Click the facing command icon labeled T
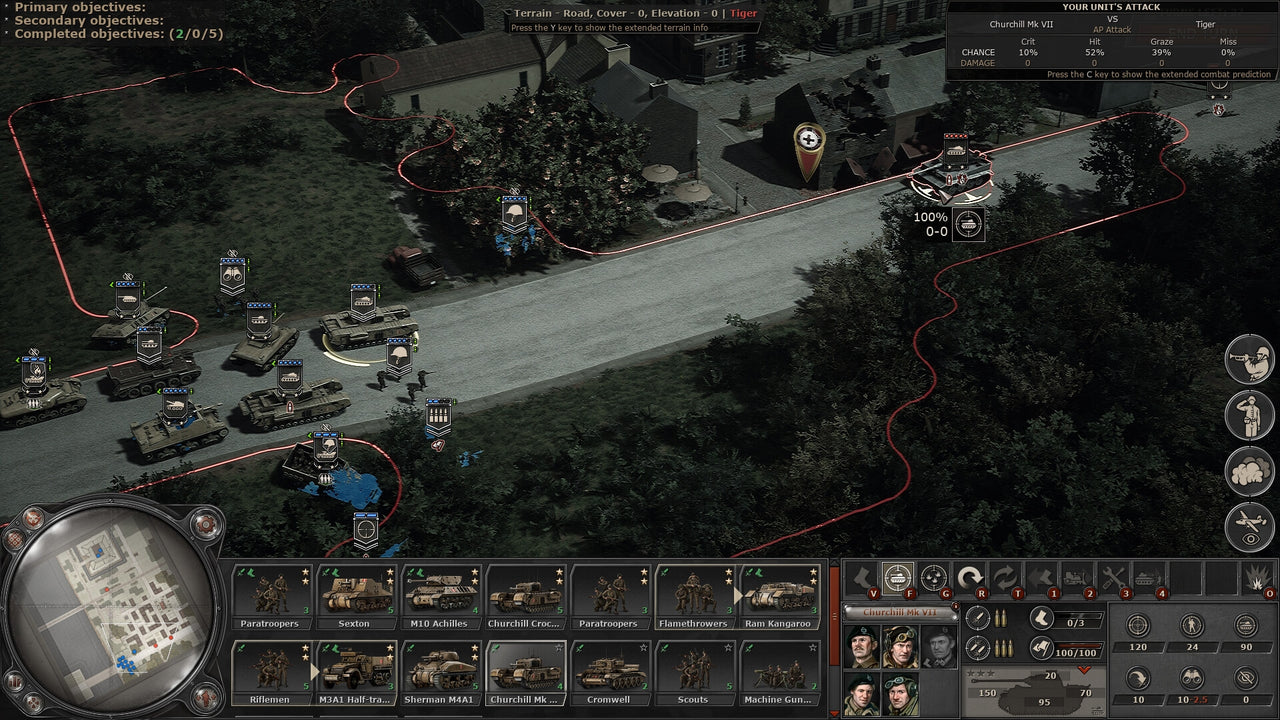 [x=1008, y=576]
